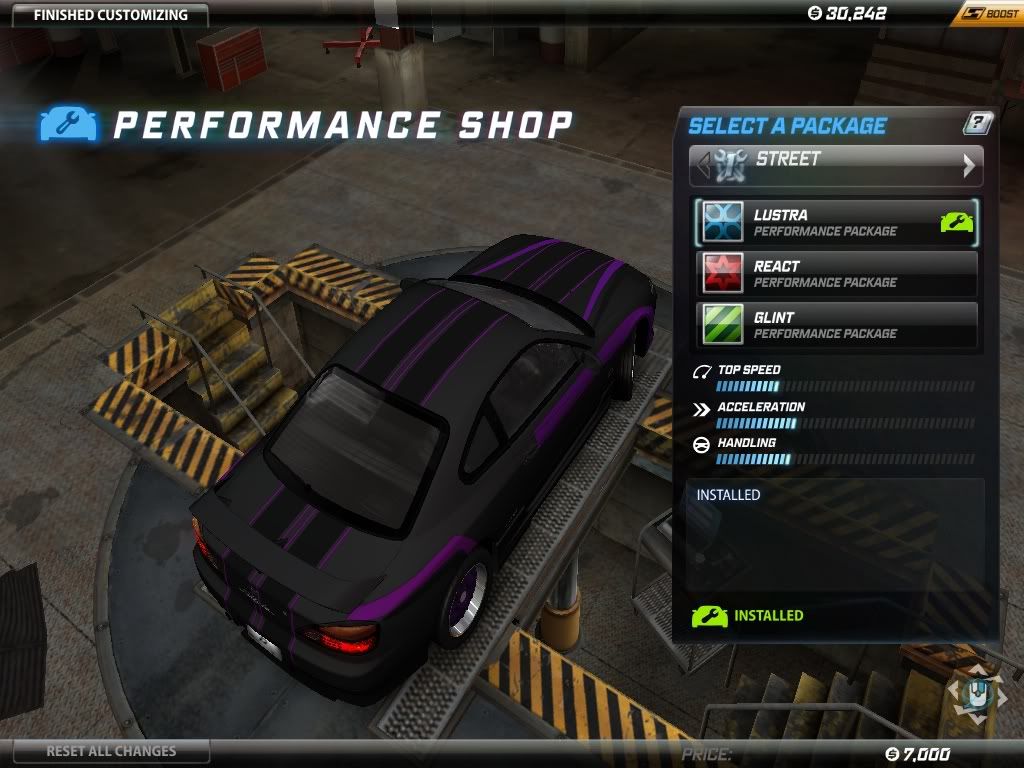Pick the Glint performance package
The image size is (1024, 768).
tap(836, 324)
